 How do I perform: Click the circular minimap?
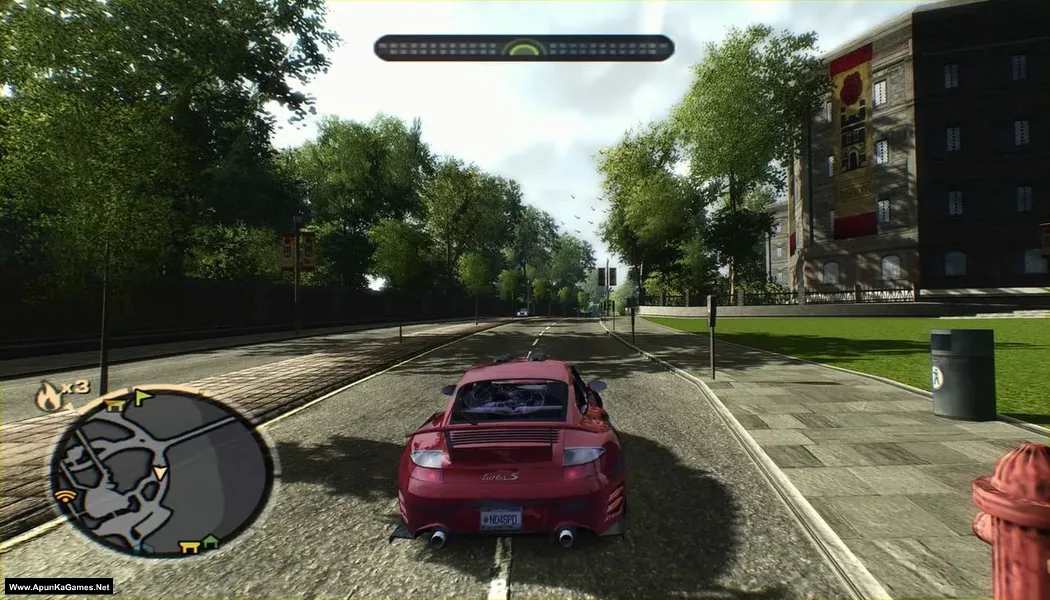pyautogui.click(x=161, y=472)
